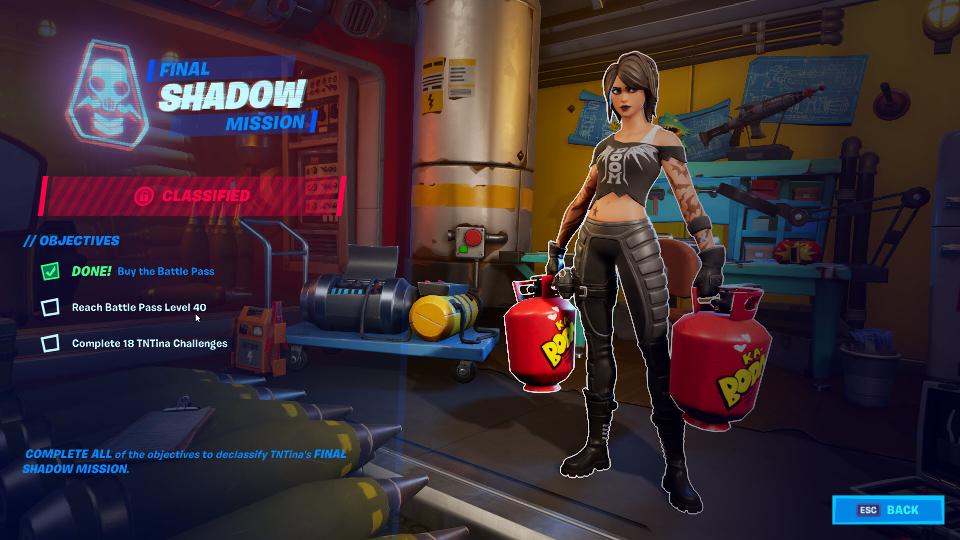Screen dimensions: 960x540
Task: Click the Back button
Action: click(x=888, y=510)
